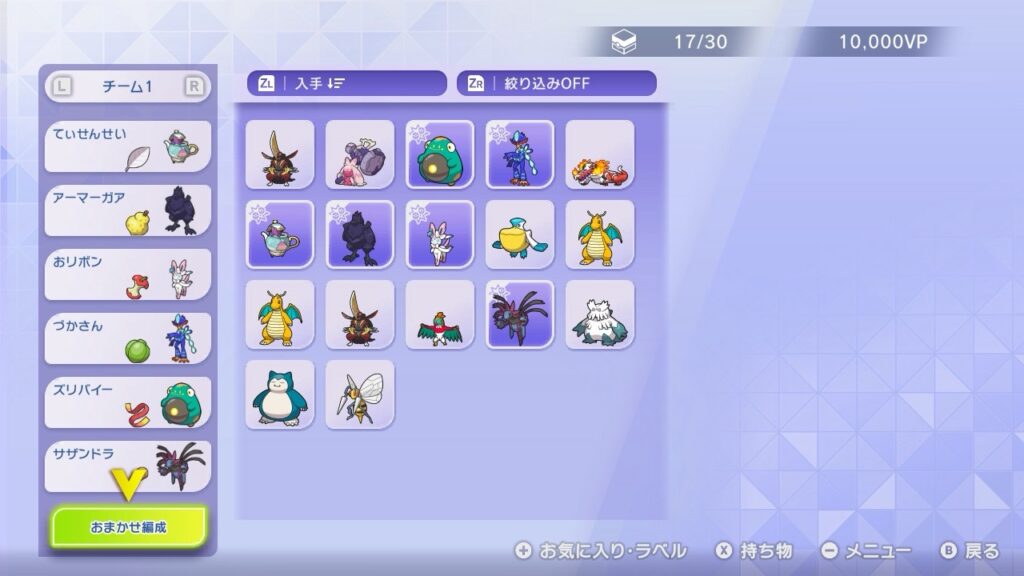Select the Polteageist teapot box tile
Image resolution: width=1024 pixels, height=576 pixels.
click(x=280, y=234)
